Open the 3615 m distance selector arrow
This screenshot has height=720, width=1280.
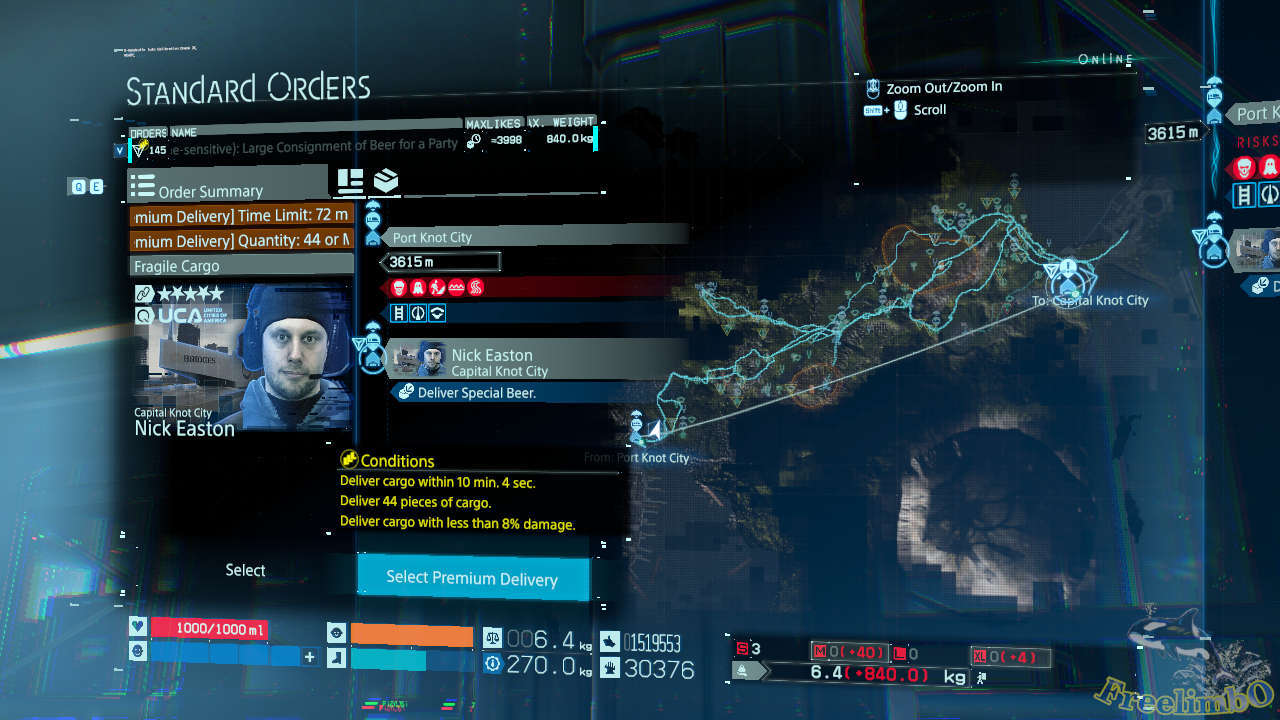(x=383, y=261)
